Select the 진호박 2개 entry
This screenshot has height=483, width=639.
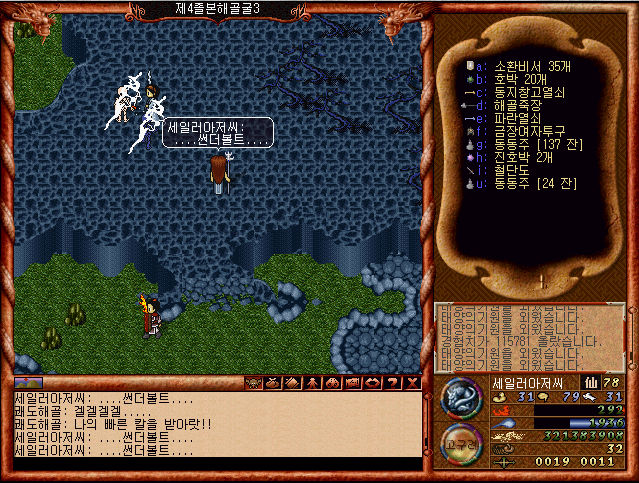coord(523,153)
